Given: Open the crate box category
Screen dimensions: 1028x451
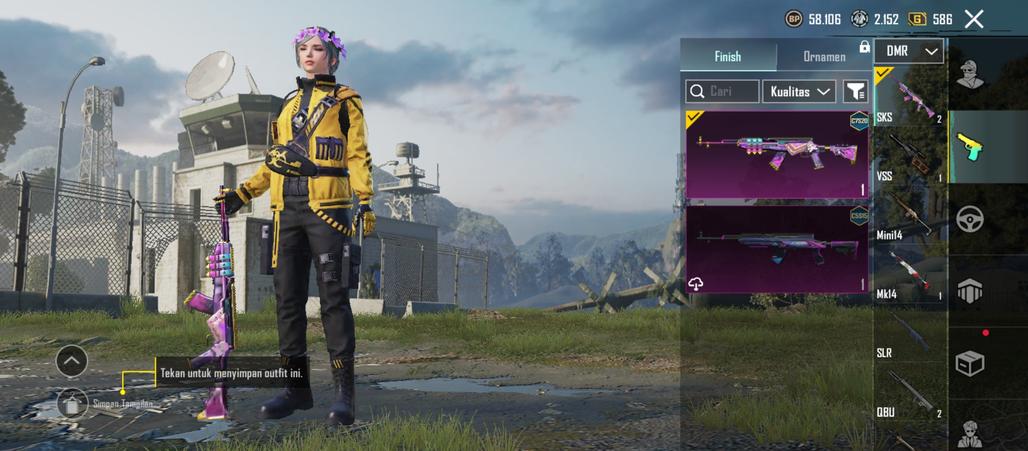Looking at the screenshot, I should click(970, 362).
